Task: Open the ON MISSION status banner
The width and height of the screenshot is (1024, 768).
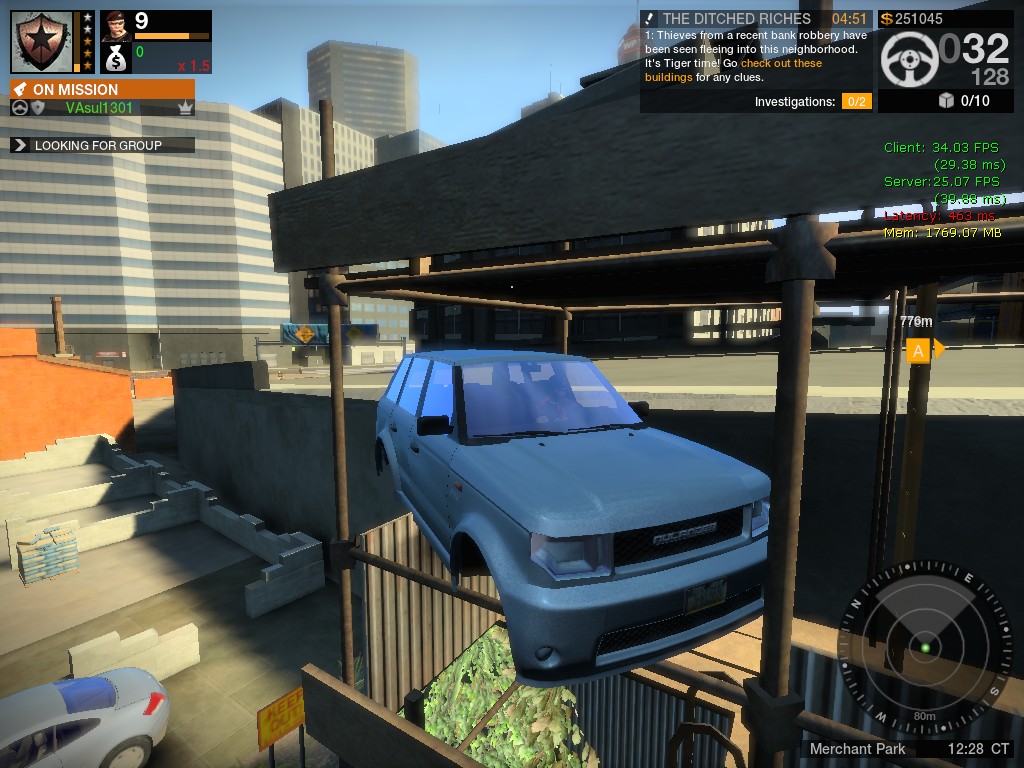Action: [x=102, y=89]
